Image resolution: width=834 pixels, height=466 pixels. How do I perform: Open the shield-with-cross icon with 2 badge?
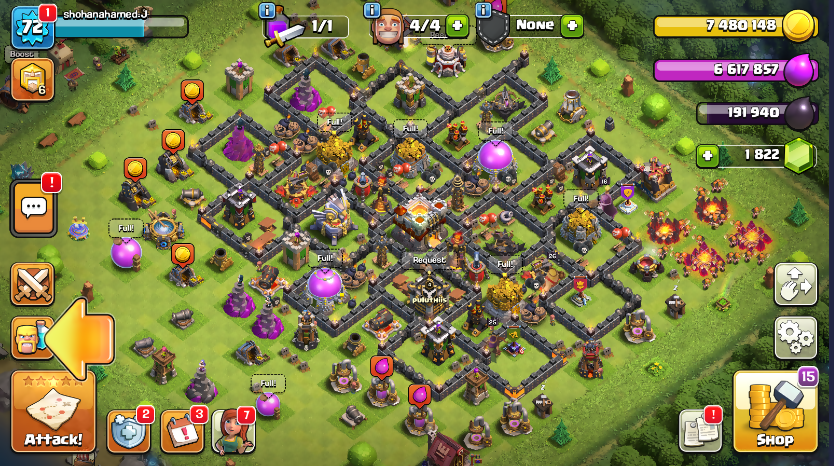click(x=128, y=431)
